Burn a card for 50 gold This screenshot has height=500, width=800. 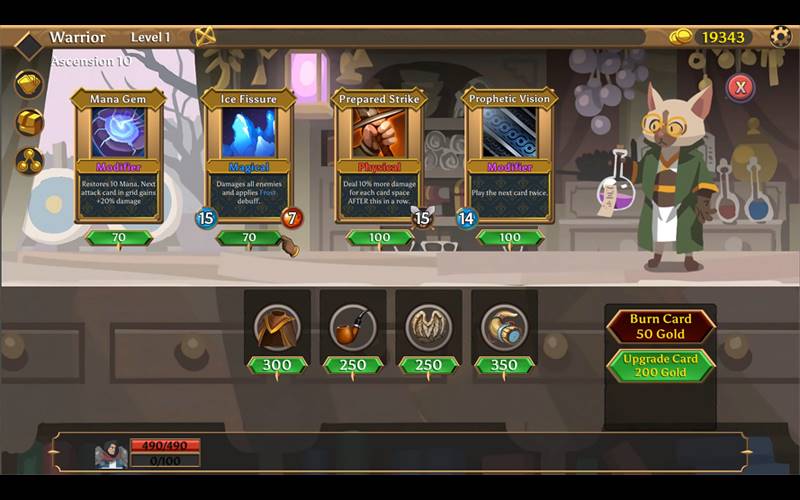coord(660,326)
